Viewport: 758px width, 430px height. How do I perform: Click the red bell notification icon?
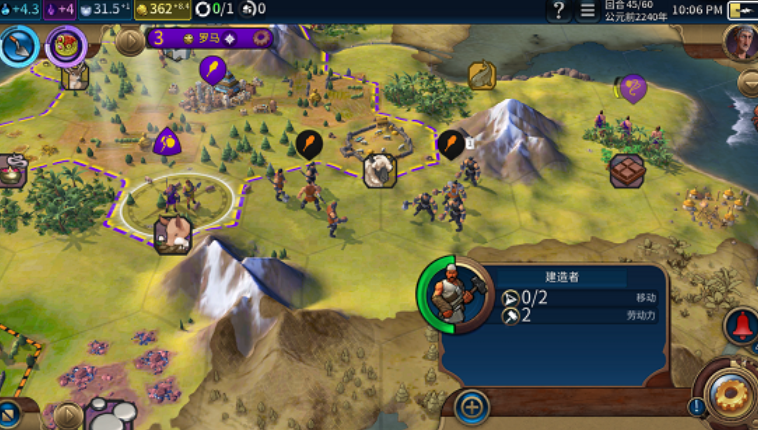(x=742, y=325)
